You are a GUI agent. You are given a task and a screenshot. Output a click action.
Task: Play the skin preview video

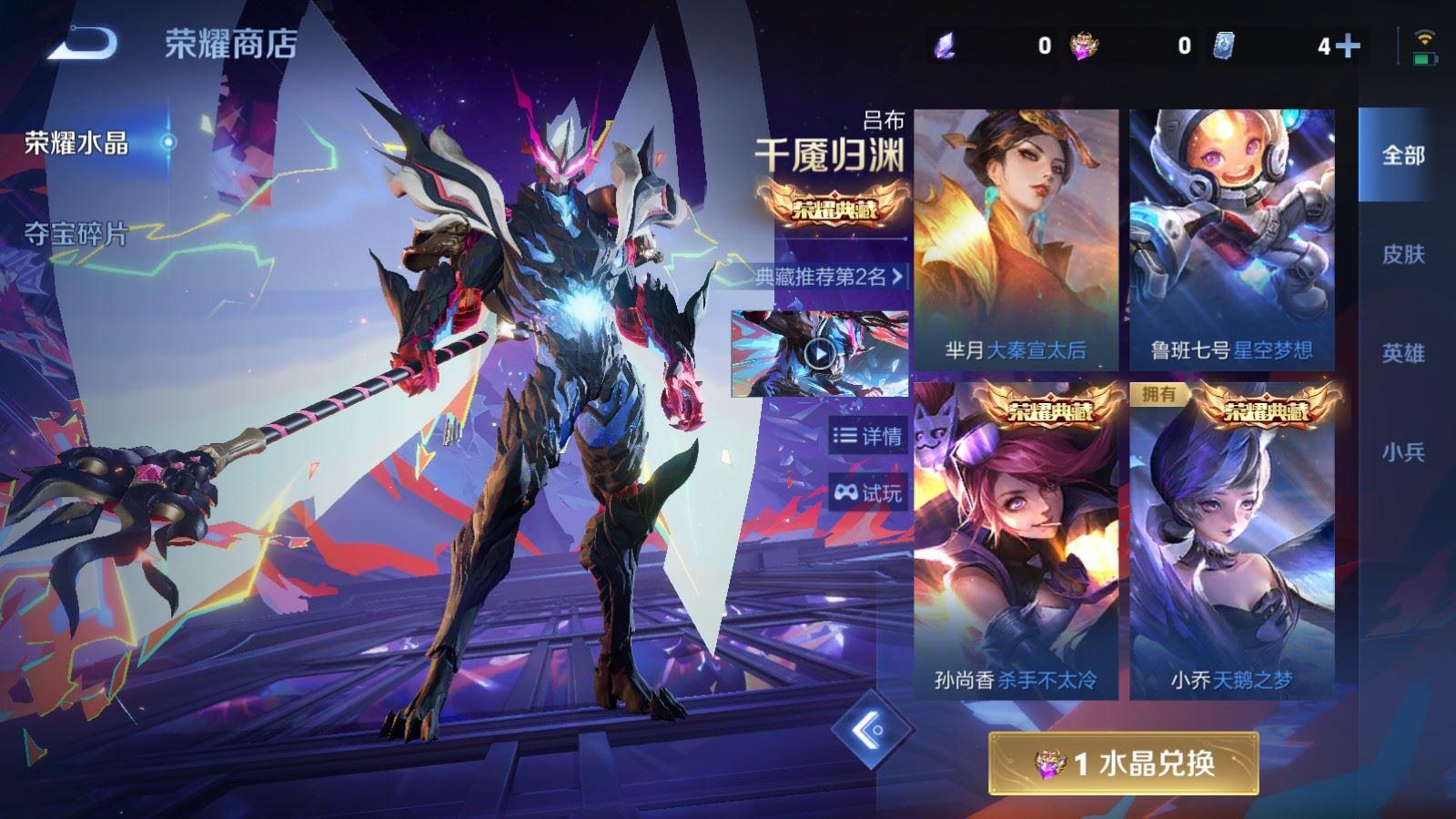[822, 355]
